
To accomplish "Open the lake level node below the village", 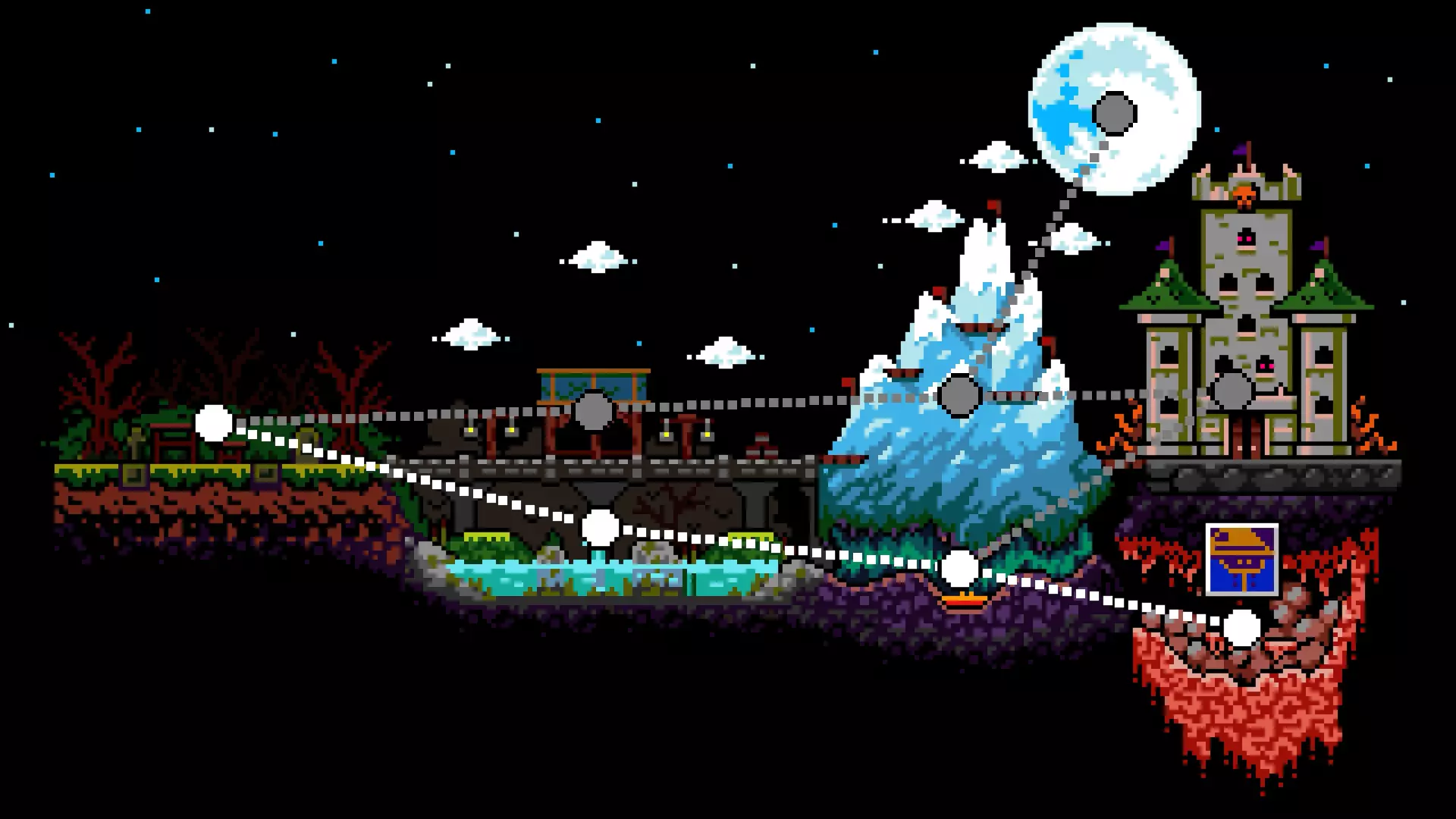I will click(x=600, y=528).
